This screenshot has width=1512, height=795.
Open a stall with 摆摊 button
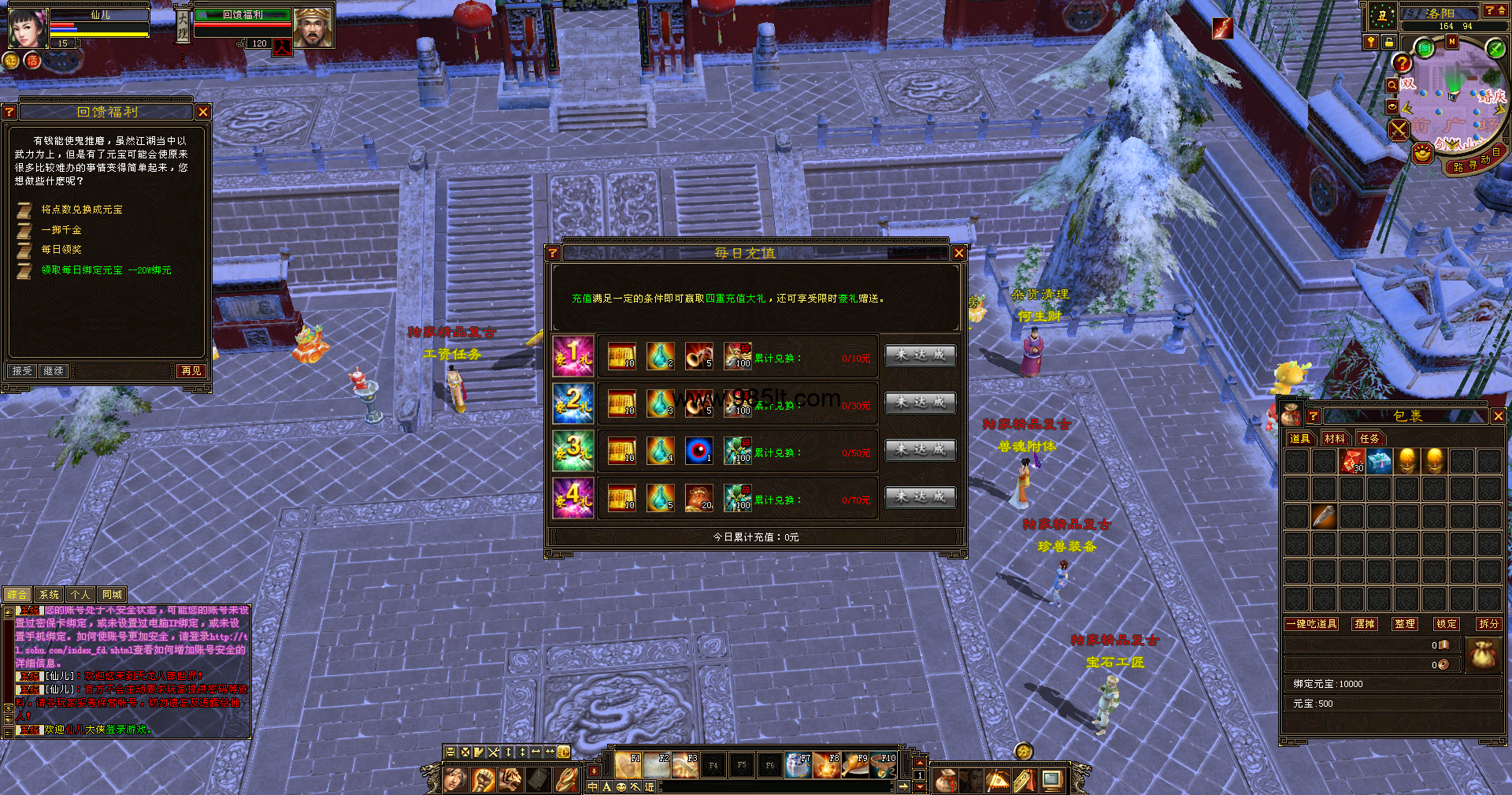(x=1365, y=624)
